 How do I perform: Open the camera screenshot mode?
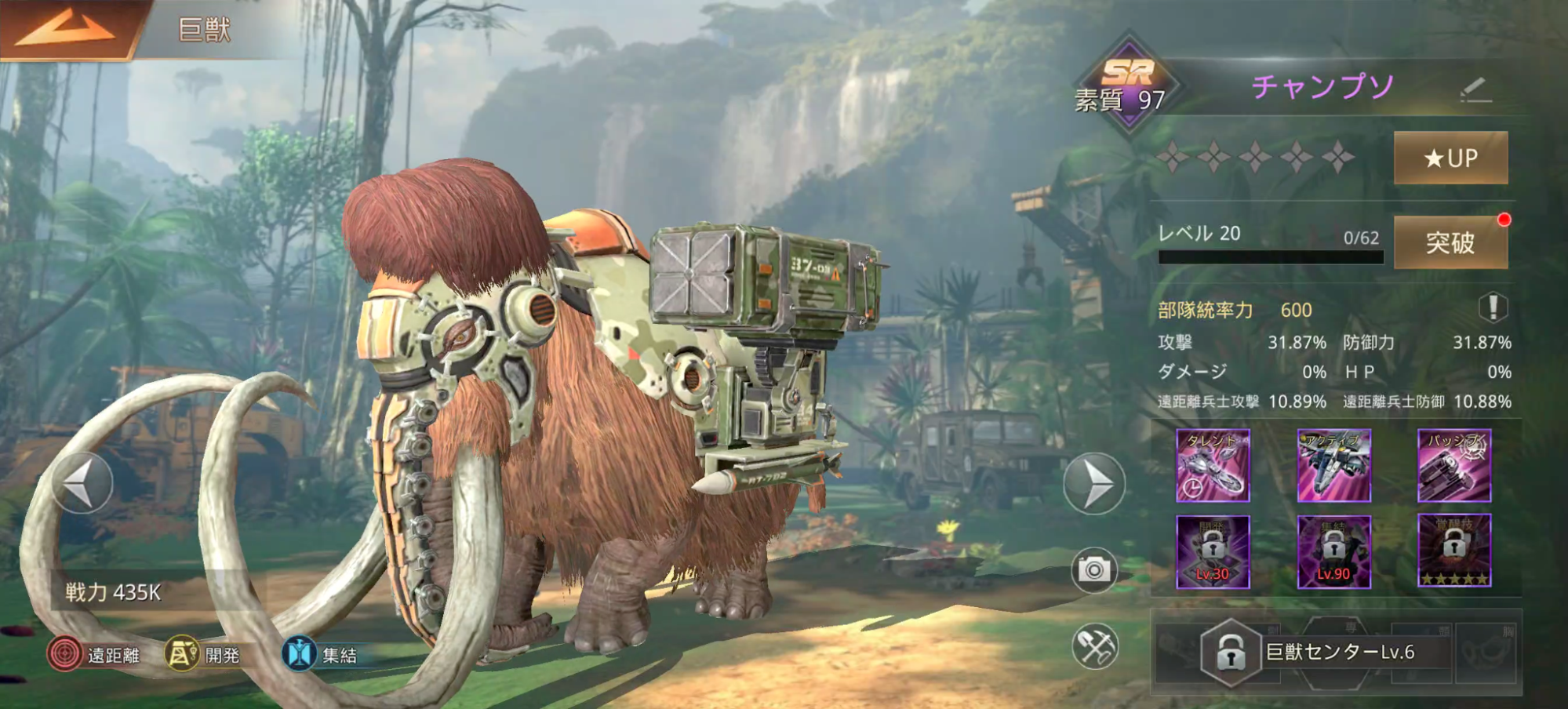click(x=1094, y=569)
